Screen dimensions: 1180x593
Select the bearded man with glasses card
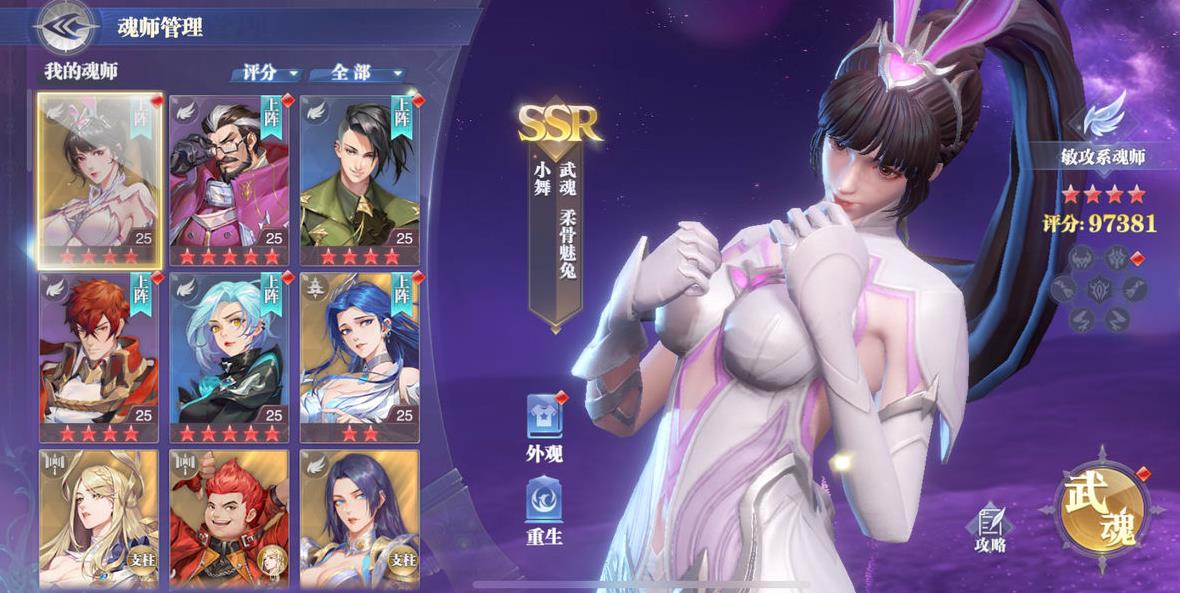coord(229,180)
